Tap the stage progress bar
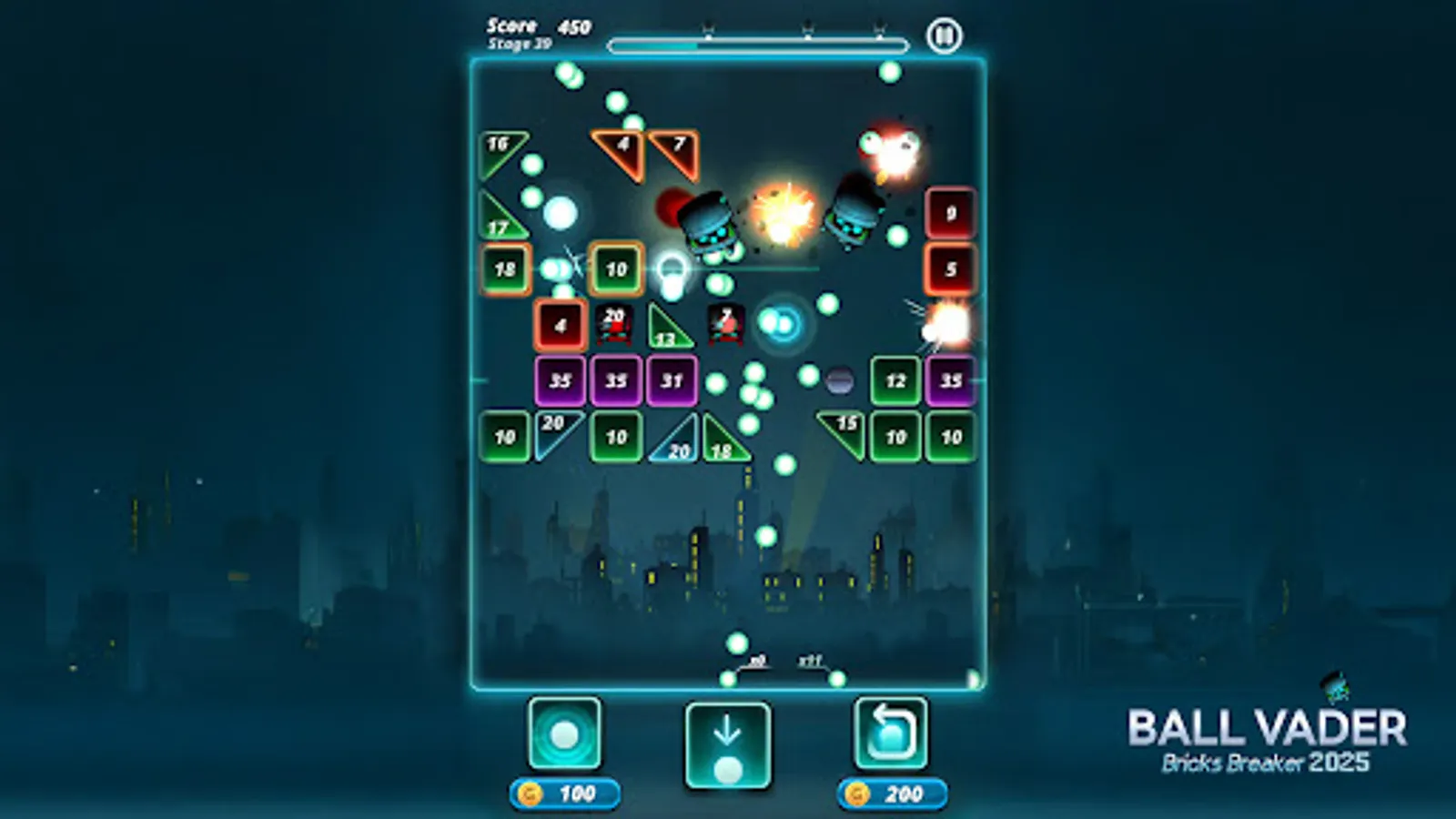 (x=758, y=42)
